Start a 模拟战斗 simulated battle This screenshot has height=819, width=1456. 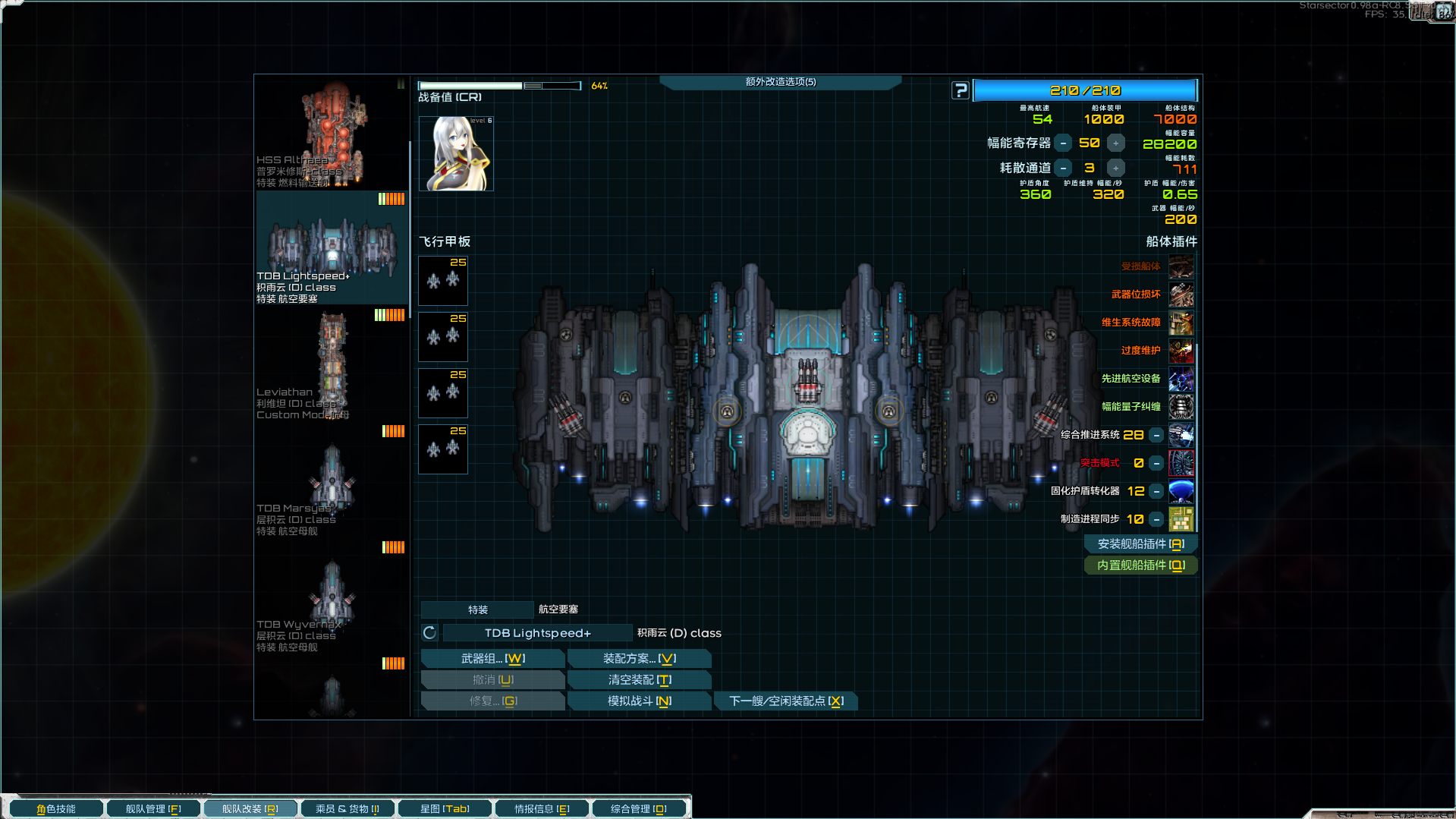(x=639, y=701)
